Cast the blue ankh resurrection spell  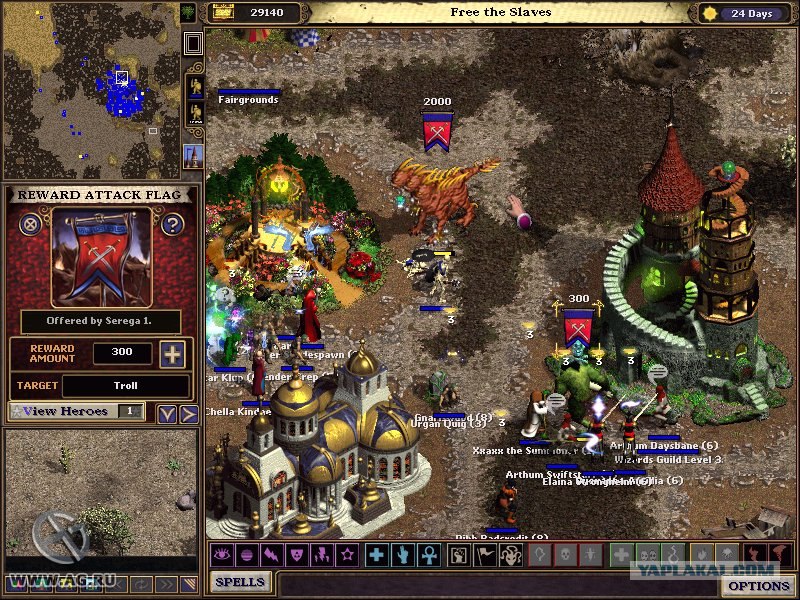point(428,554)
